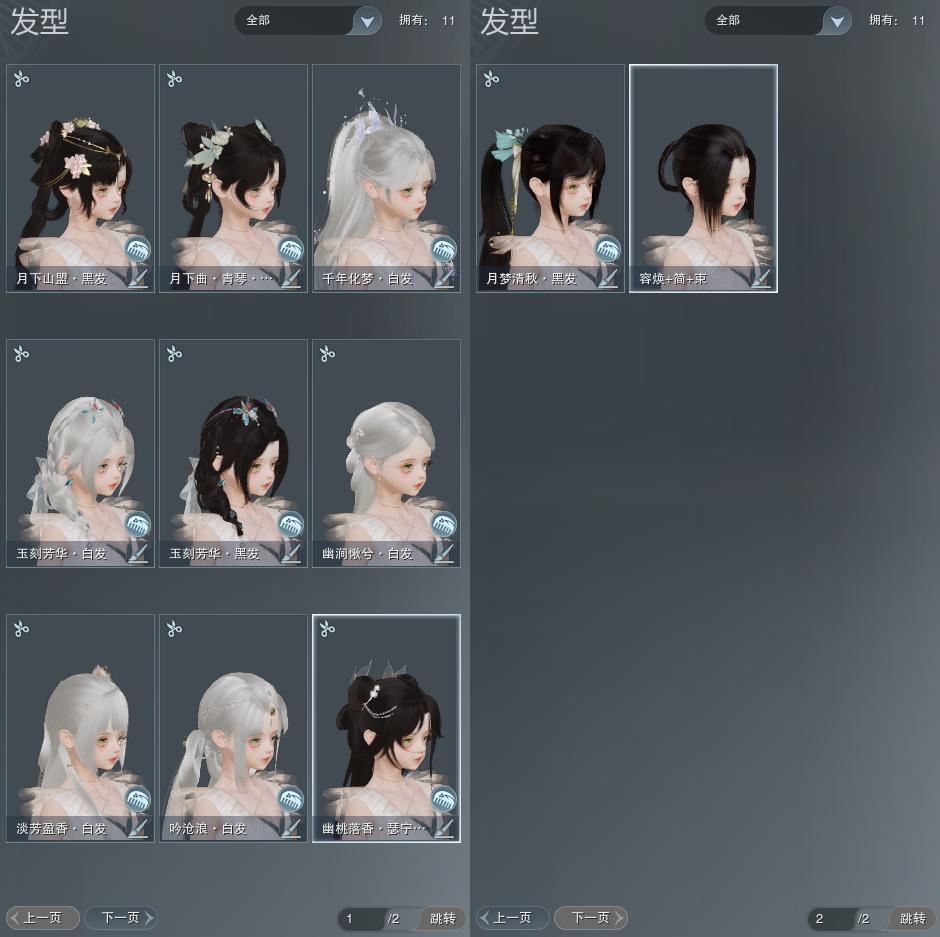Choose the 玉刻芳华·黑发 hairstyle card

(x=233, y=445)
